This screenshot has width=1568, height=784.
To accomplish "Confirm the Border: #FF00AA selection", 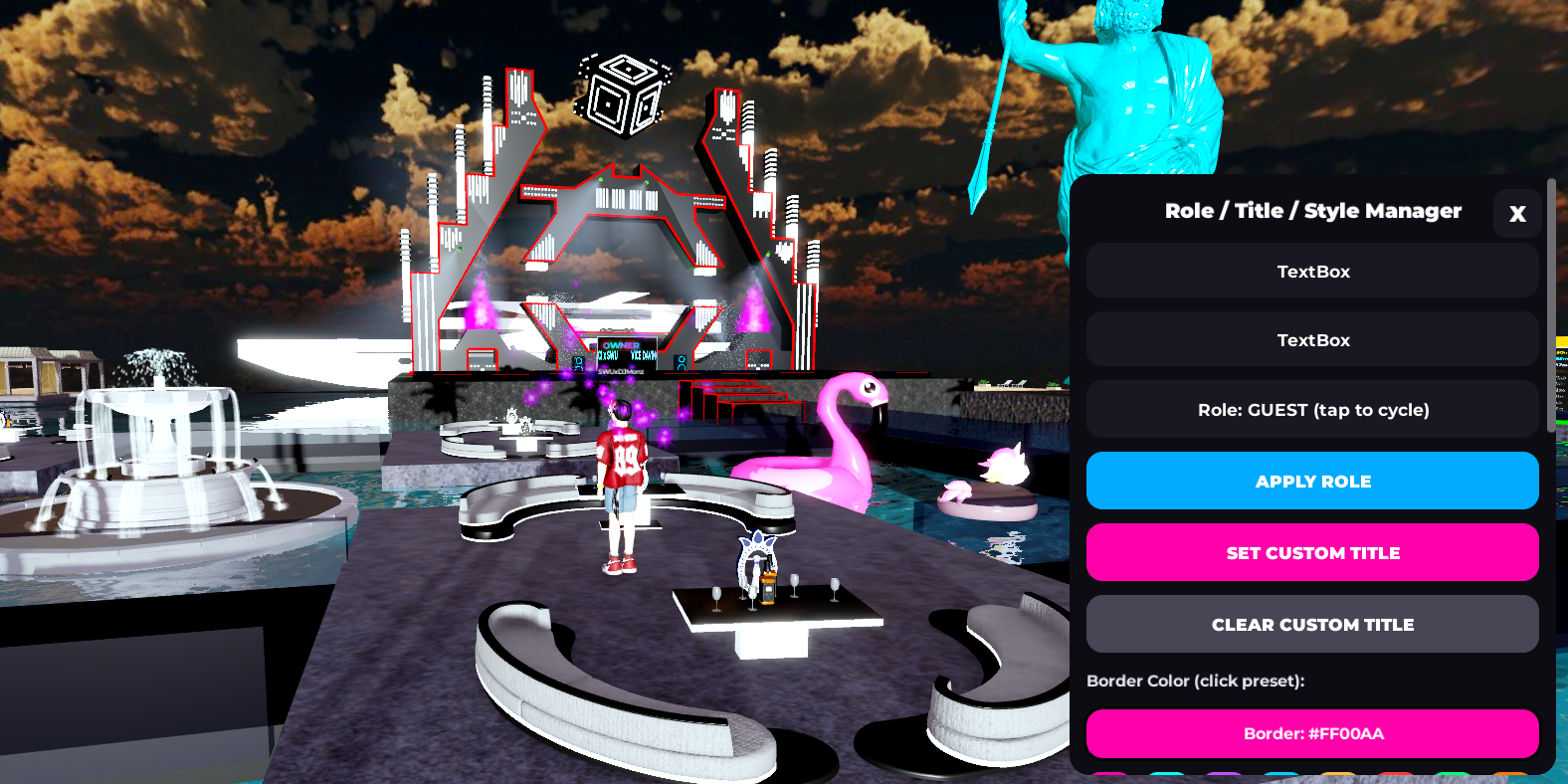I will [x=1312, y=733].
